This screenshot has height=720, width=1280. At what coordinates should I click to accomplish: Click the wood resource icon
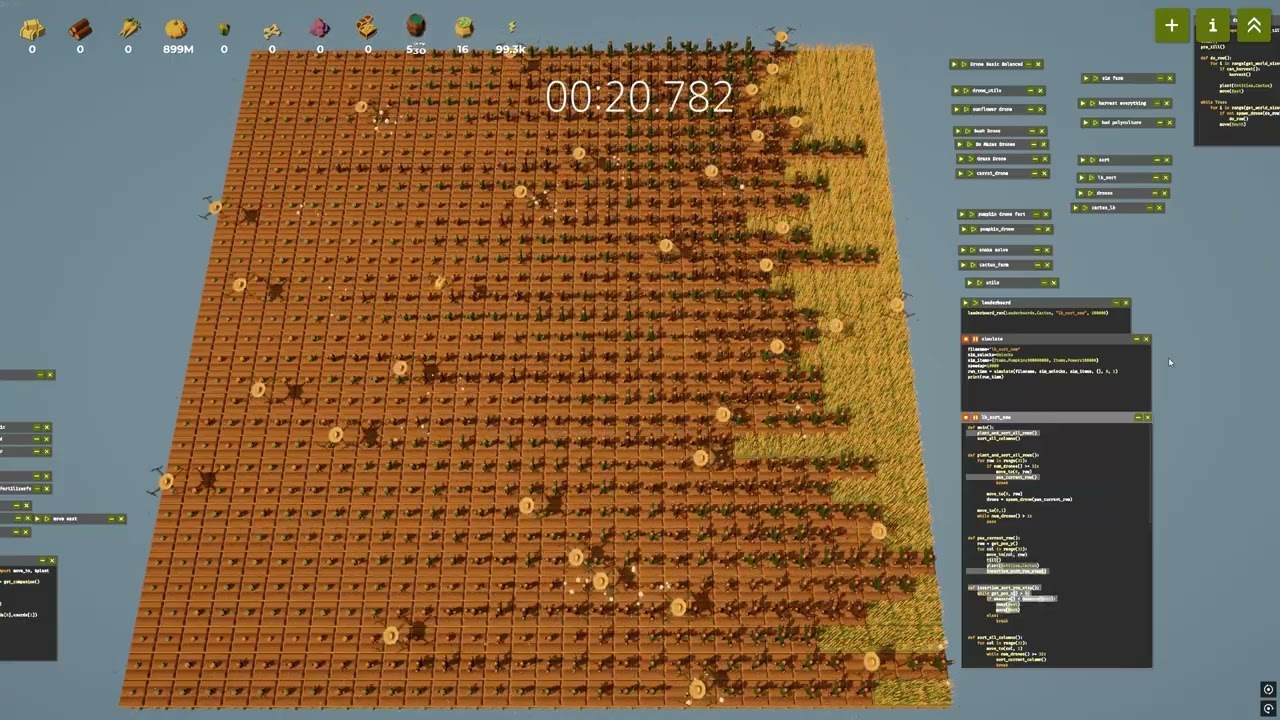point(80,27)
